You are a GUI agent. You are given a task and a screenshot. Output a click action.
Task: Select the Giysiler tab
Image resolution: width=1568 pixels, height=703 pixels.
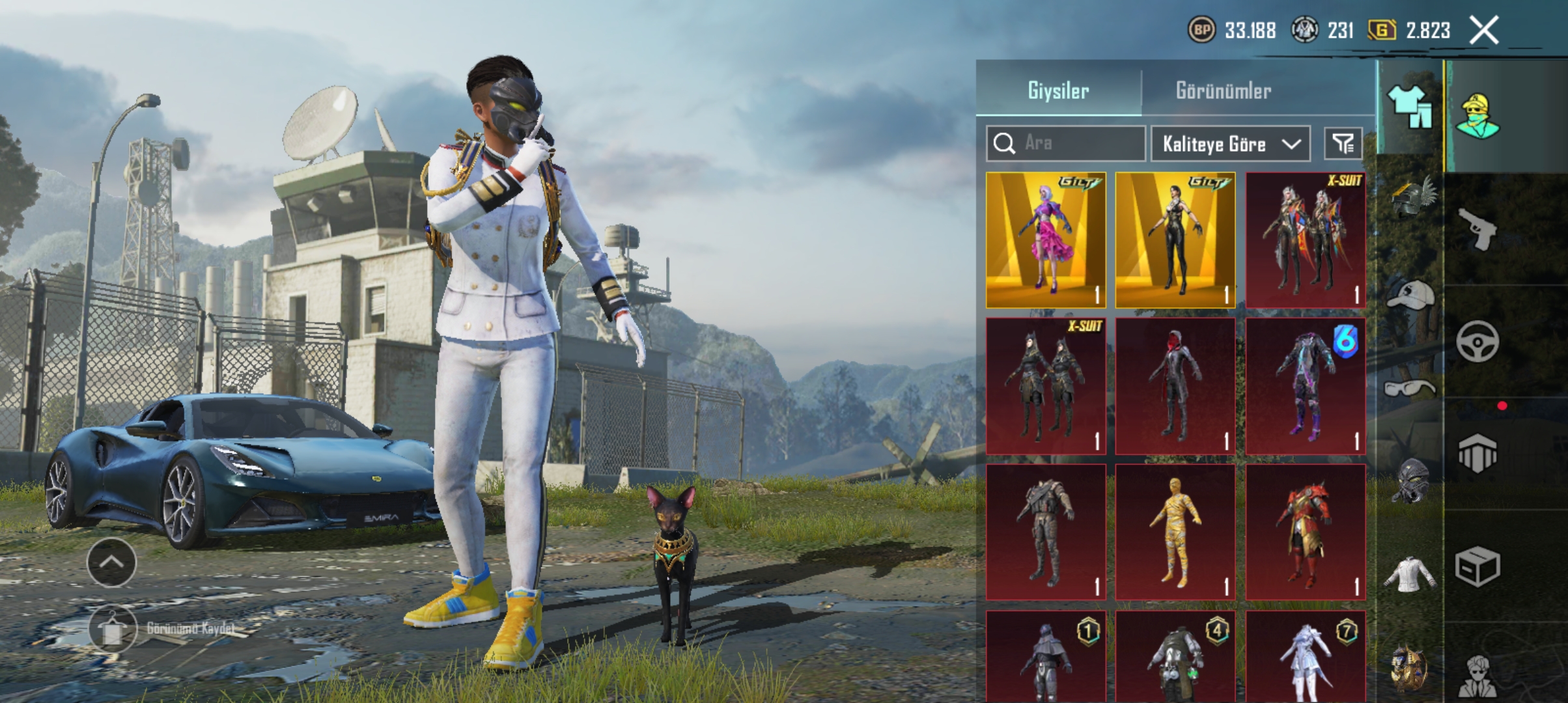pos(1058,90)
